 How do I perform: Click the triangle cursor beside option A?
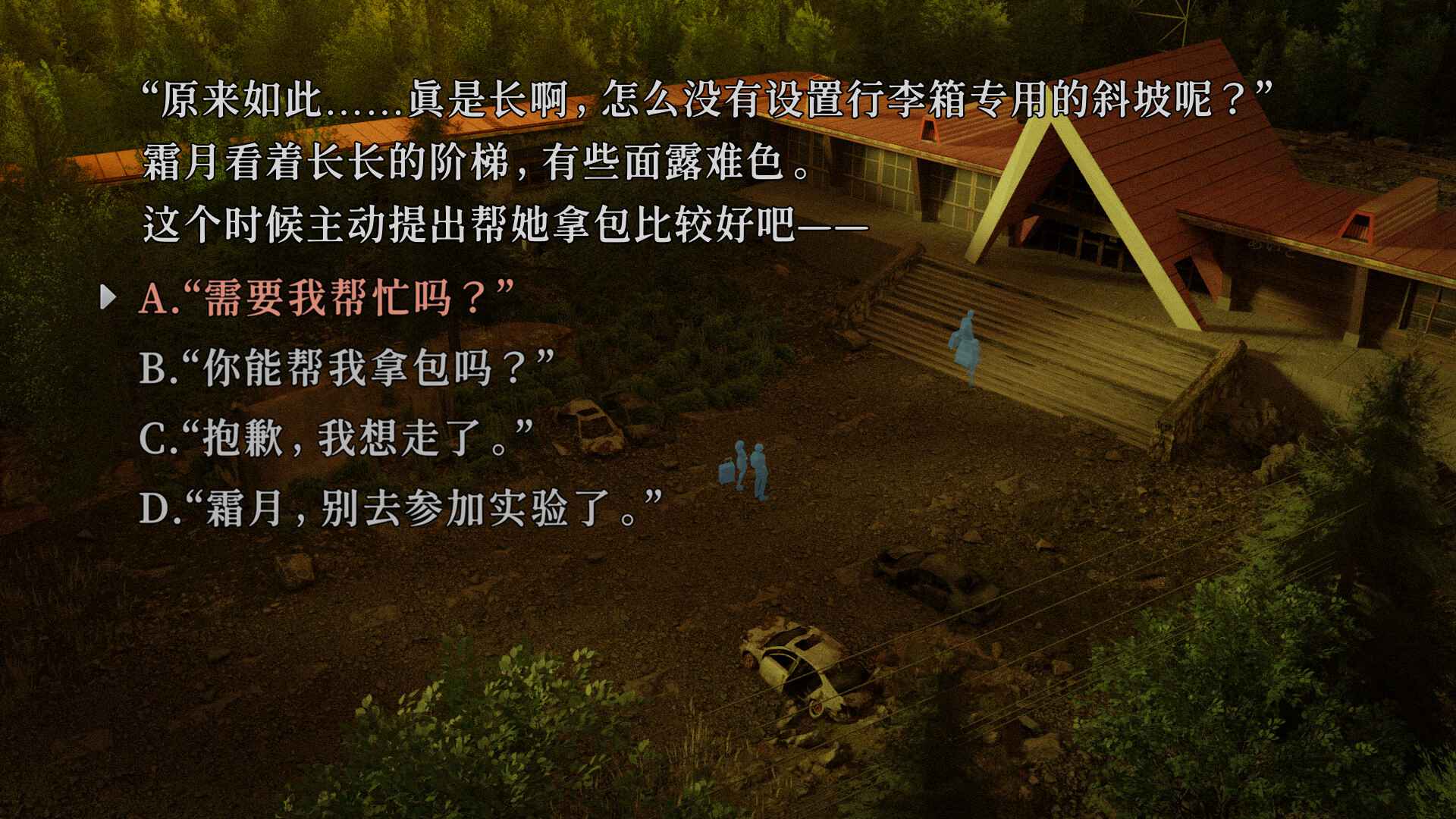click(109, 298)
